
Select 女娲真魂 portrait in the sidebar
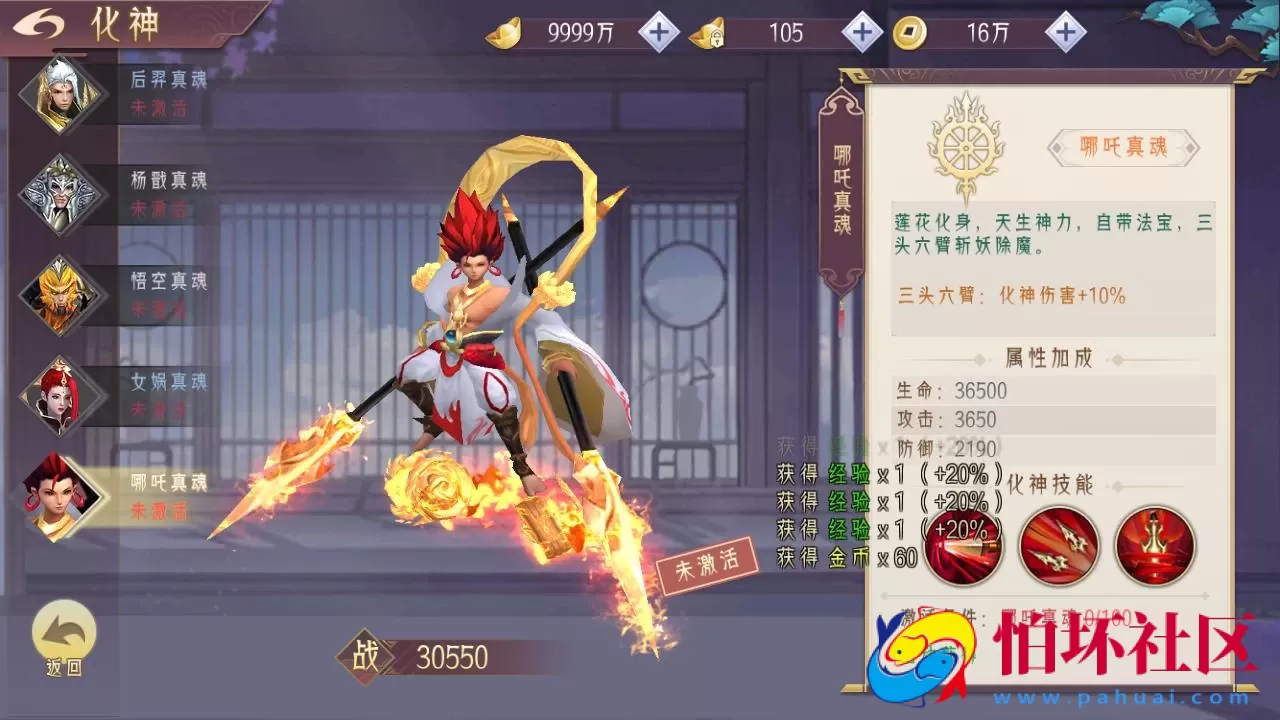tap(62, 395)
